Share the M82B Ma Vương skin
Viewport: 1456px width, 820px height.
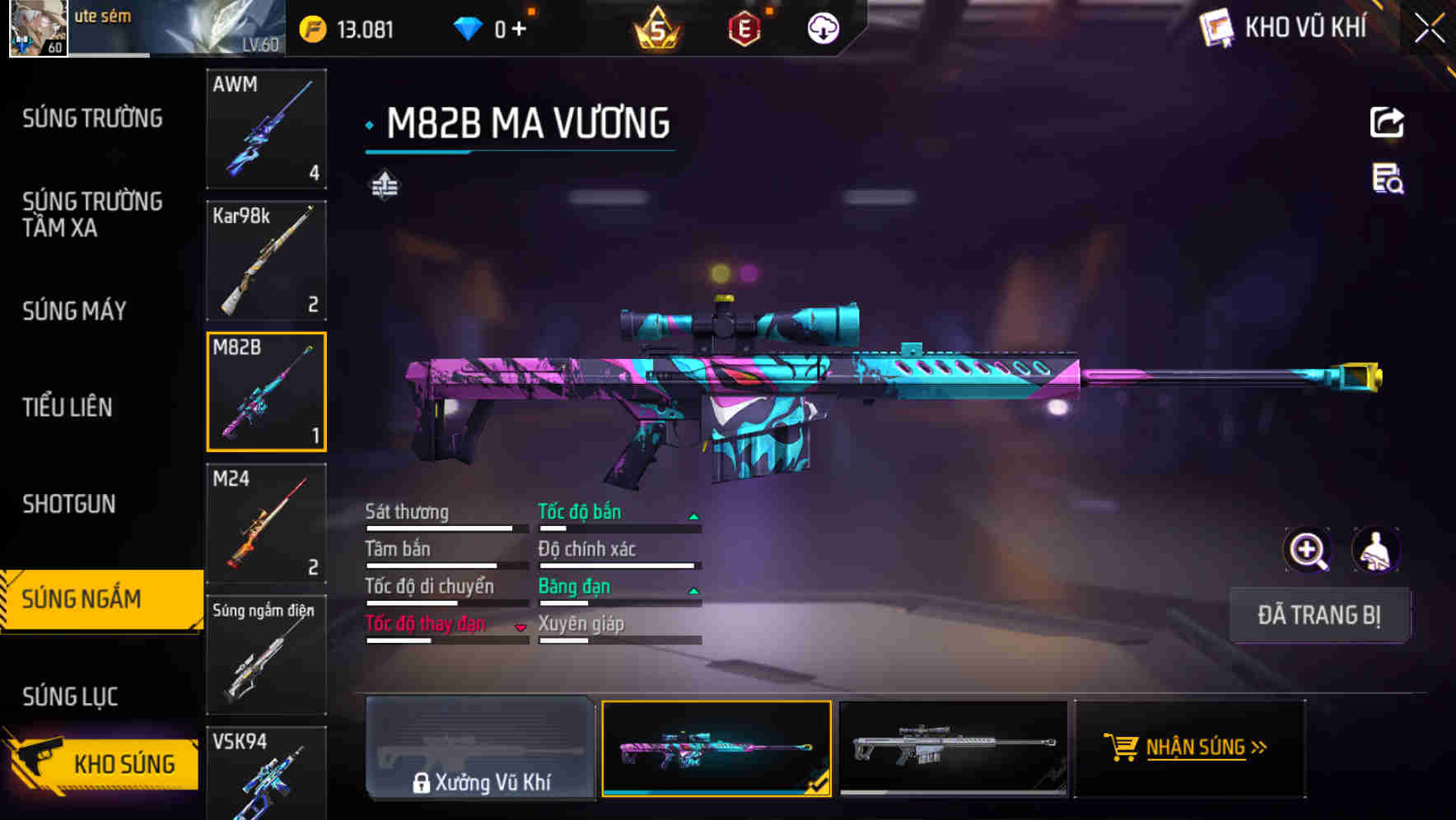pyautogui.click(x=1386, y=122)
